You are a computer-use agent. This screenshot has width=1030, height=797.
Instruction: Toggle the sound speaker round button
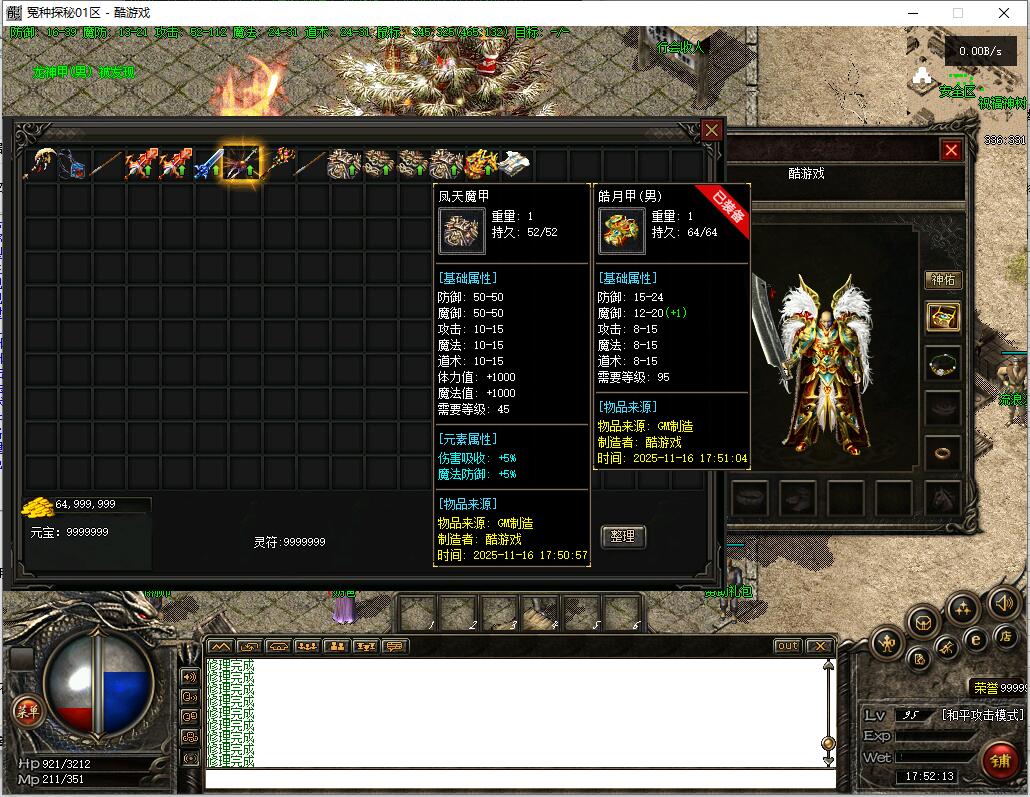[1003, 602]
